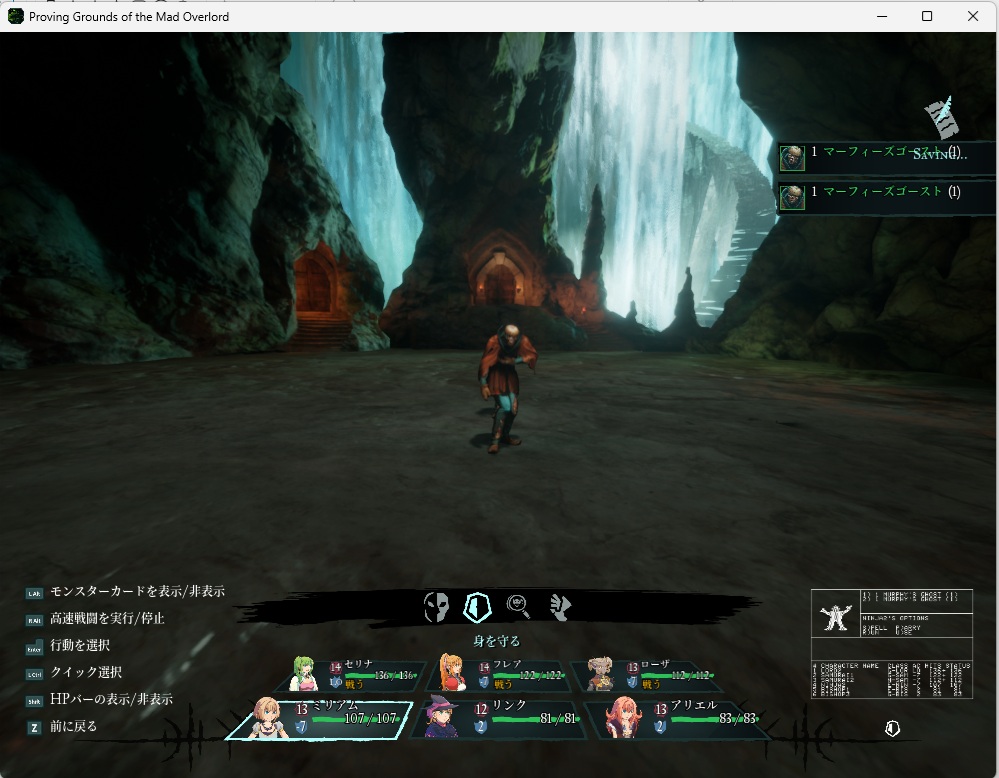The image size is (999, 778).
Task: Close the game window
Action: coord(973,16)
